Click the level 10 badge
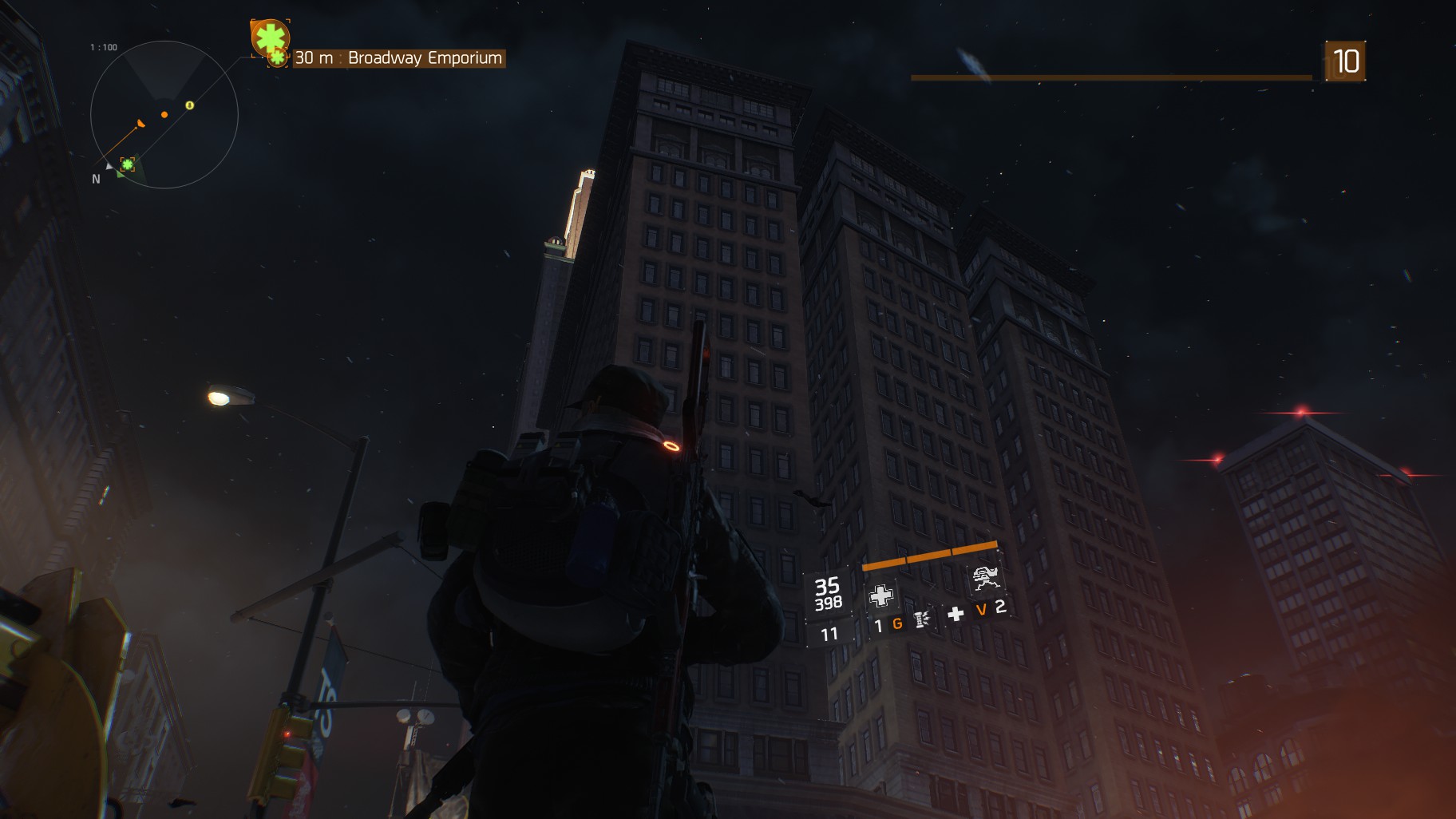The image size is (1456, 819). pos(1346,61)
